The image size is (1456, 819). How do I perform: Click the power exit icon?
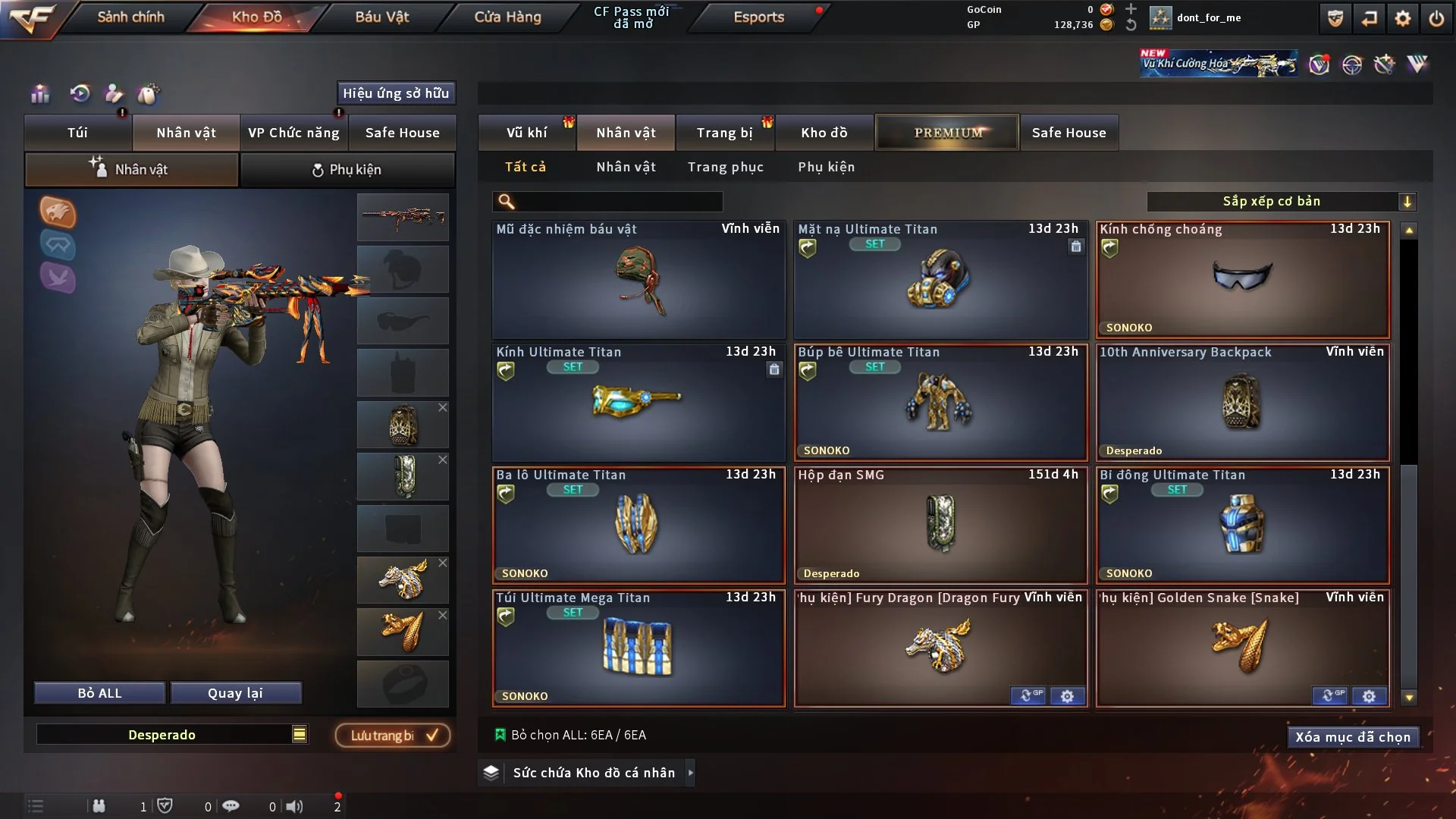point(1436,18)
